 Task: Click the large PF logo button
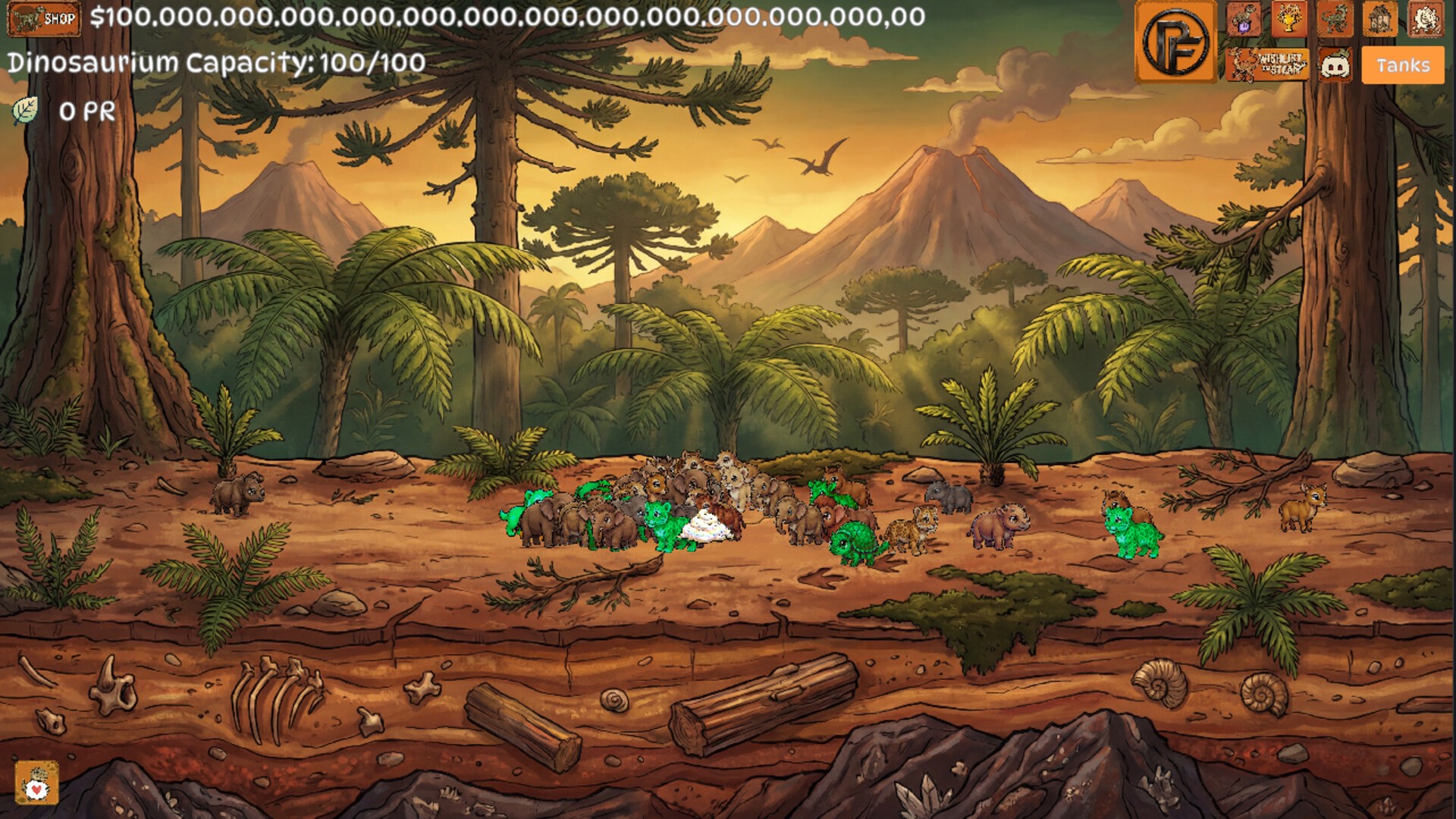1175,42
